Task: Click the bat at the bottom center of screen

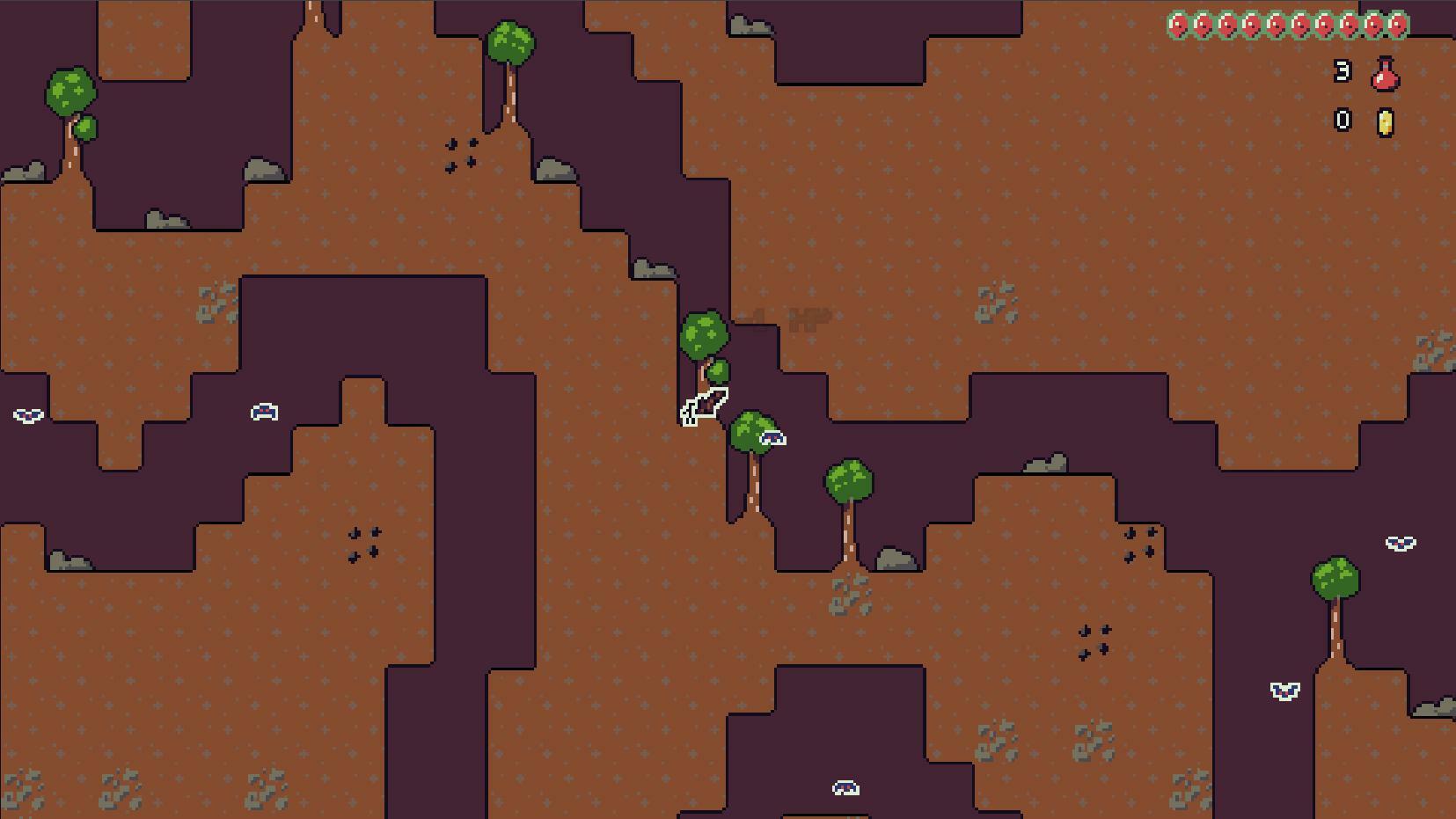Action: (845, 786)
